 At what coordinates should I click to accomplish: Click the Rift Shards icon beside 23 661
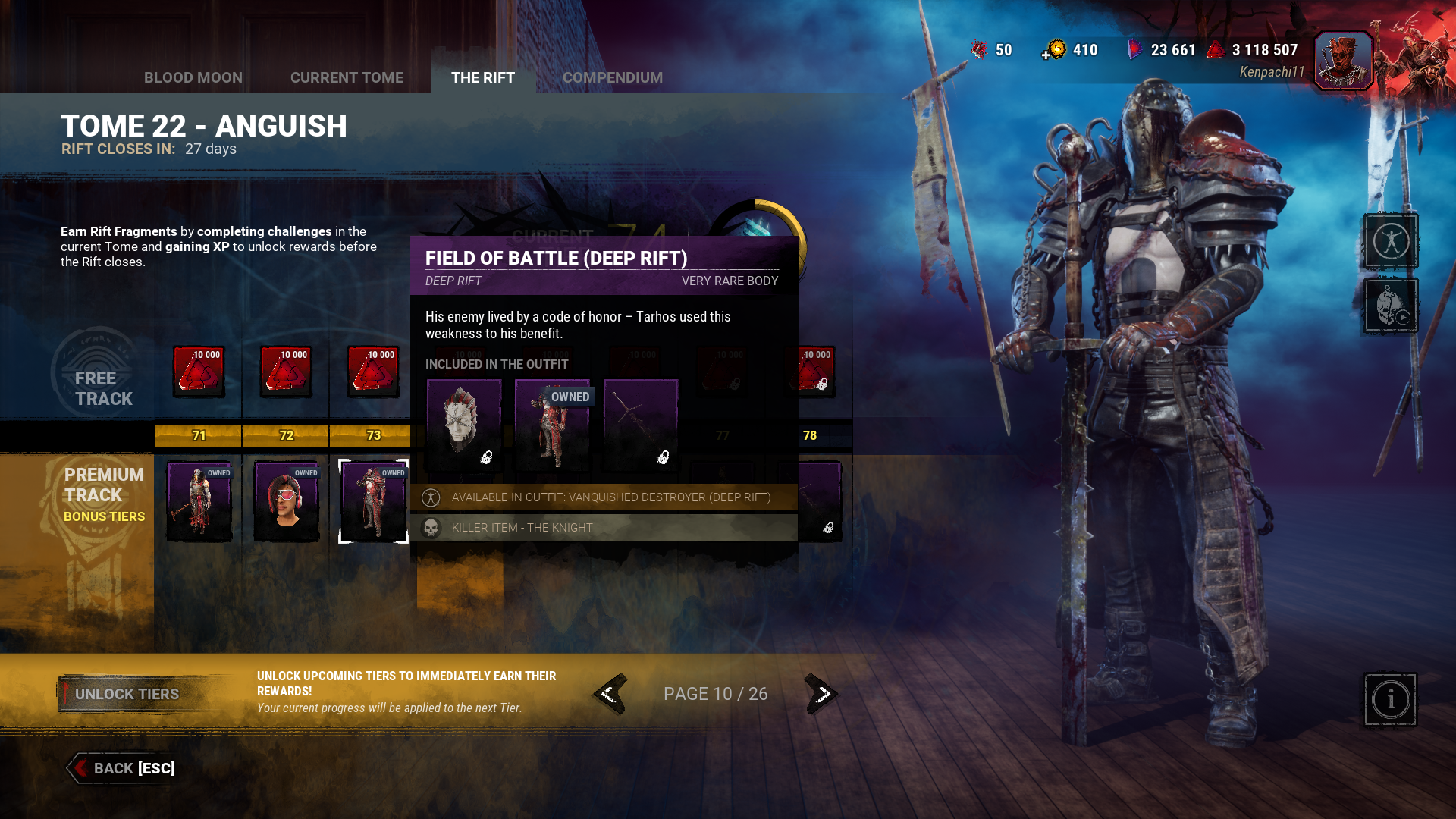tap(1135, 49)
